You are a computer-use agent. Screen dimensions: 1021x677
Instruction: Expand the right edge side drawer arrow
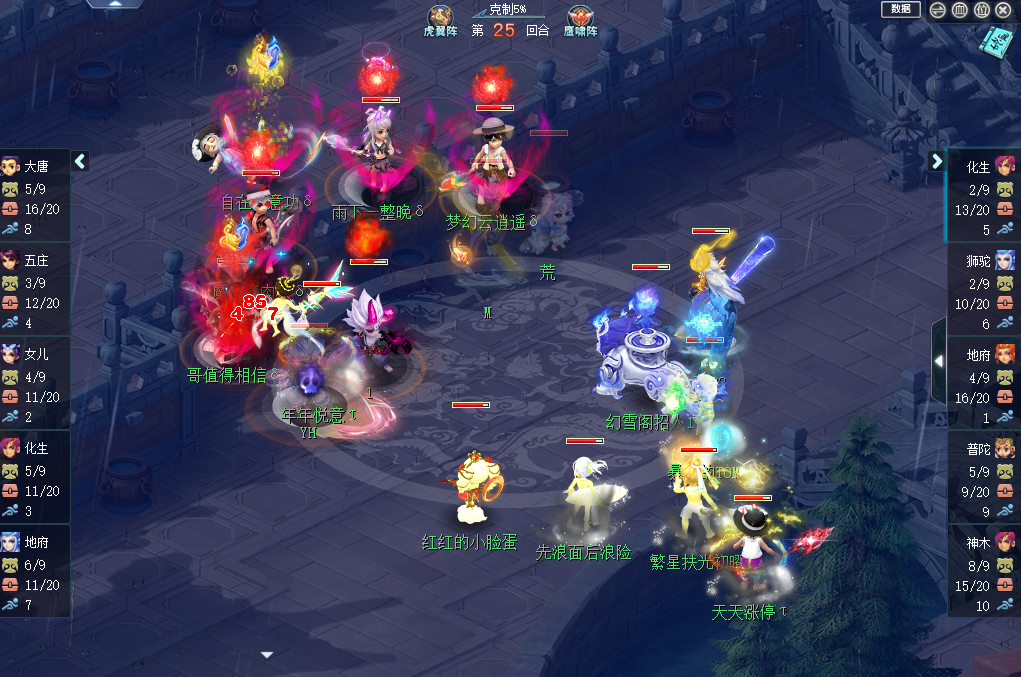coord(939,360)
